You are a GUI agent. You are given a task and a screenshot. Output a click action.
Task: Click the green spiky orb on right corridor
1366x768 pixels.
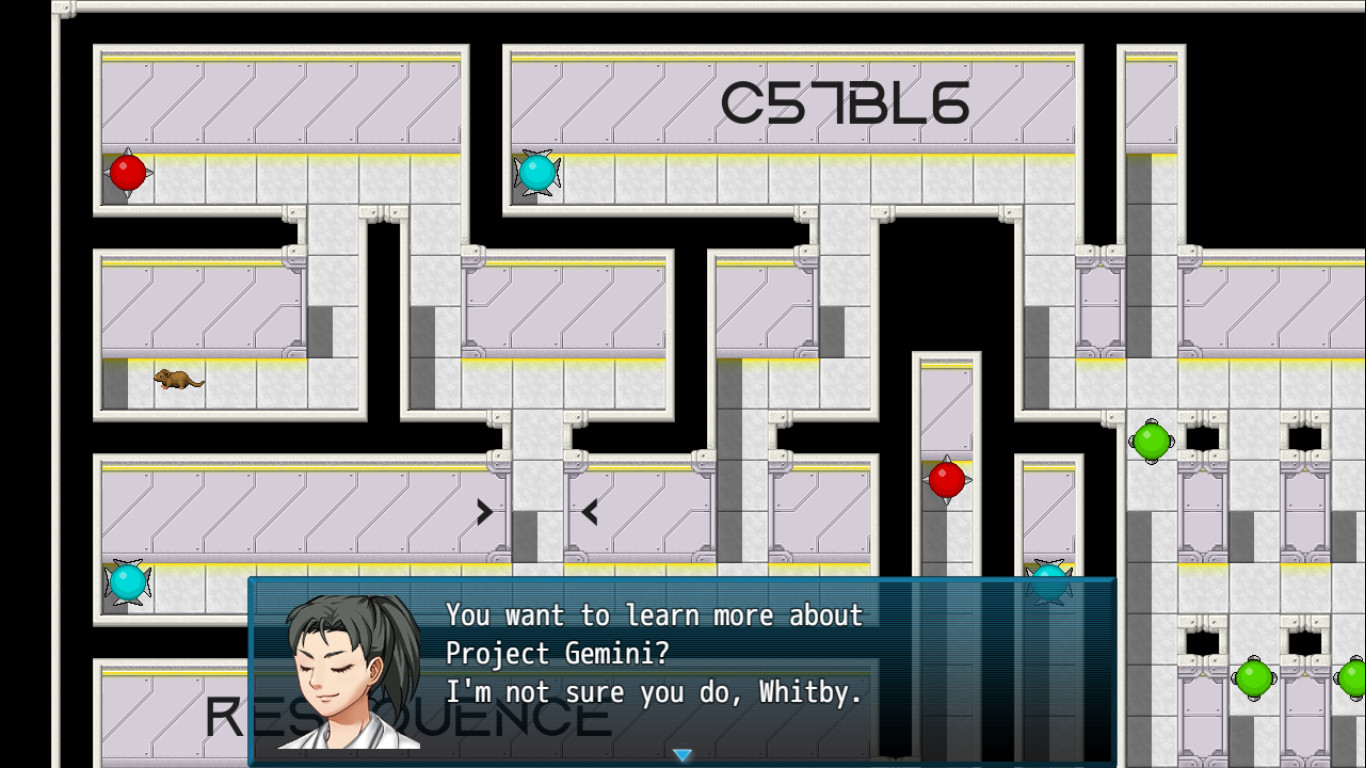(1151, 440)
